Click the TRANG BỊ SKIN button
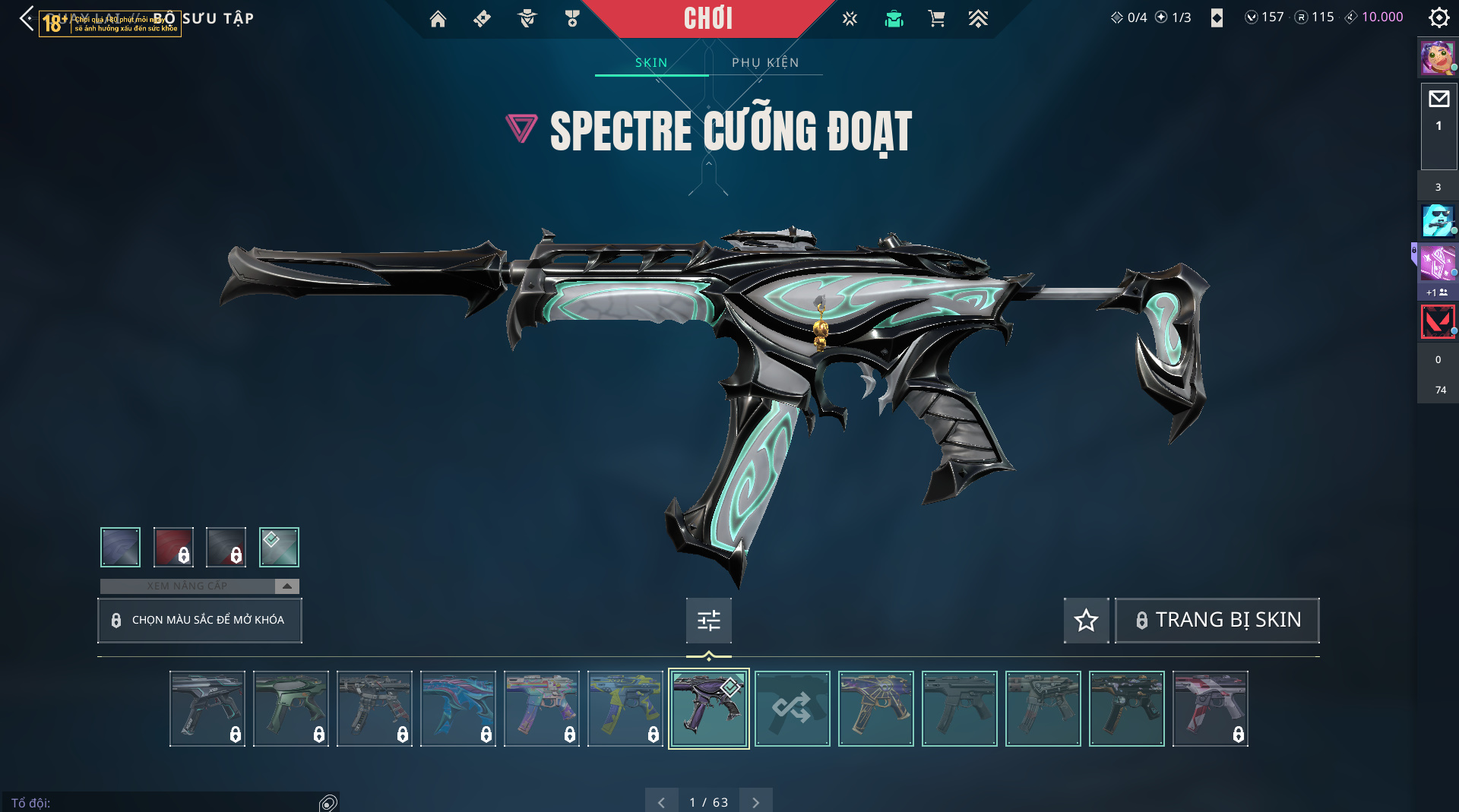Screen dimensions: 1459x812 1217,620
